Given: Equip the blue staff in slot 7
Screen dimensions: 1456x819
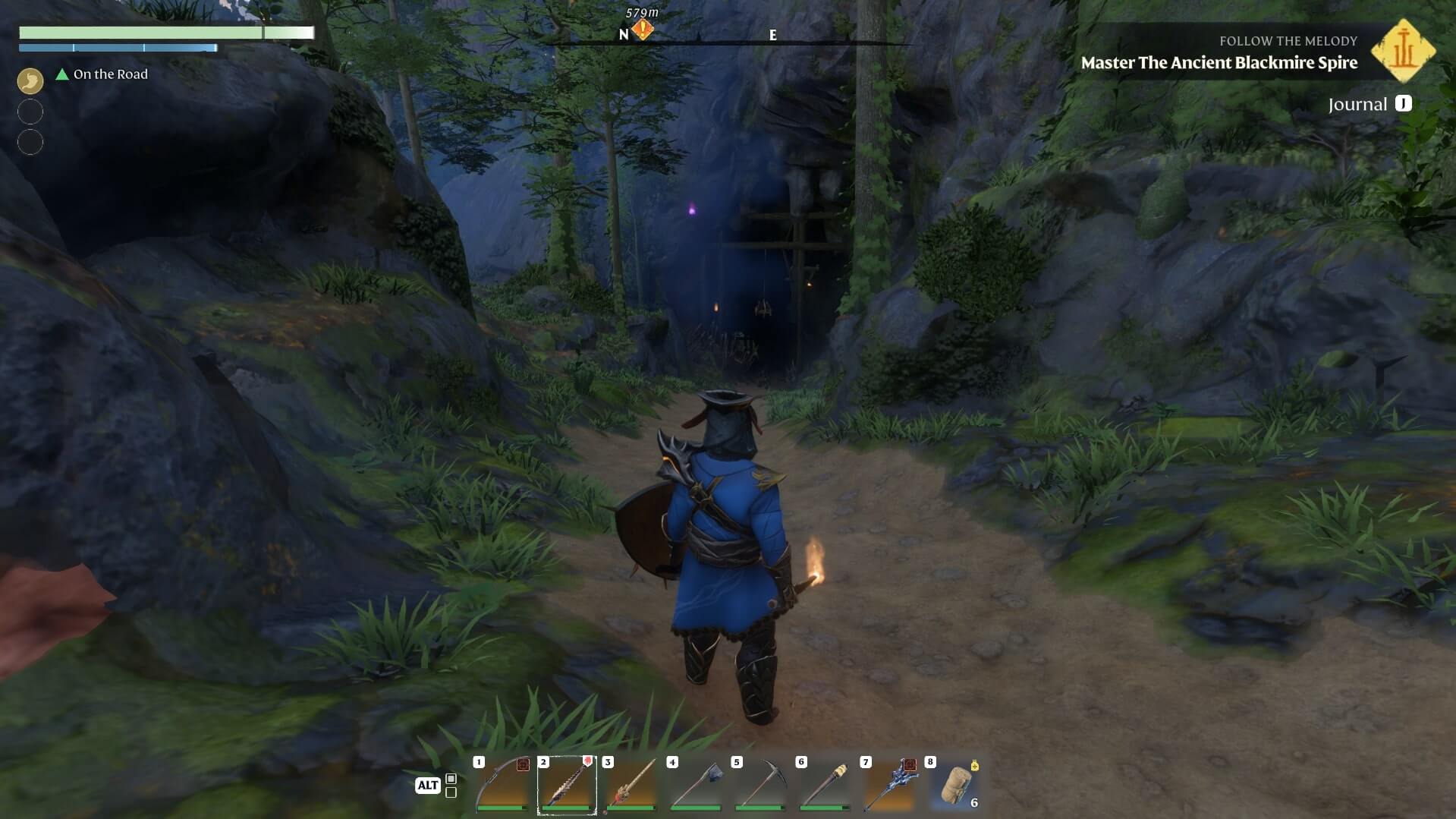Looking at the screenshot, I should click(x=888, y=786).
